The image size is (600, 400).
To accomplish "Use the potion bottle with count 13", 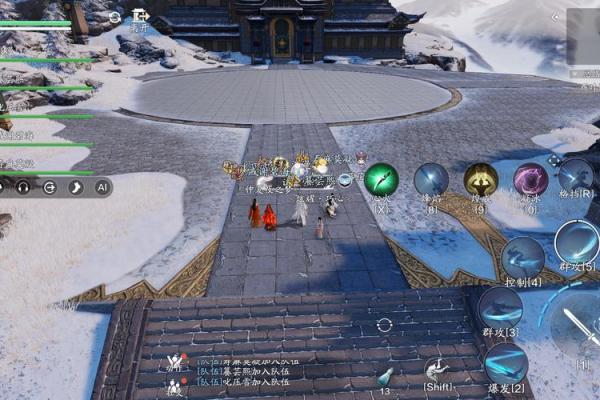I will coord(385,378).
